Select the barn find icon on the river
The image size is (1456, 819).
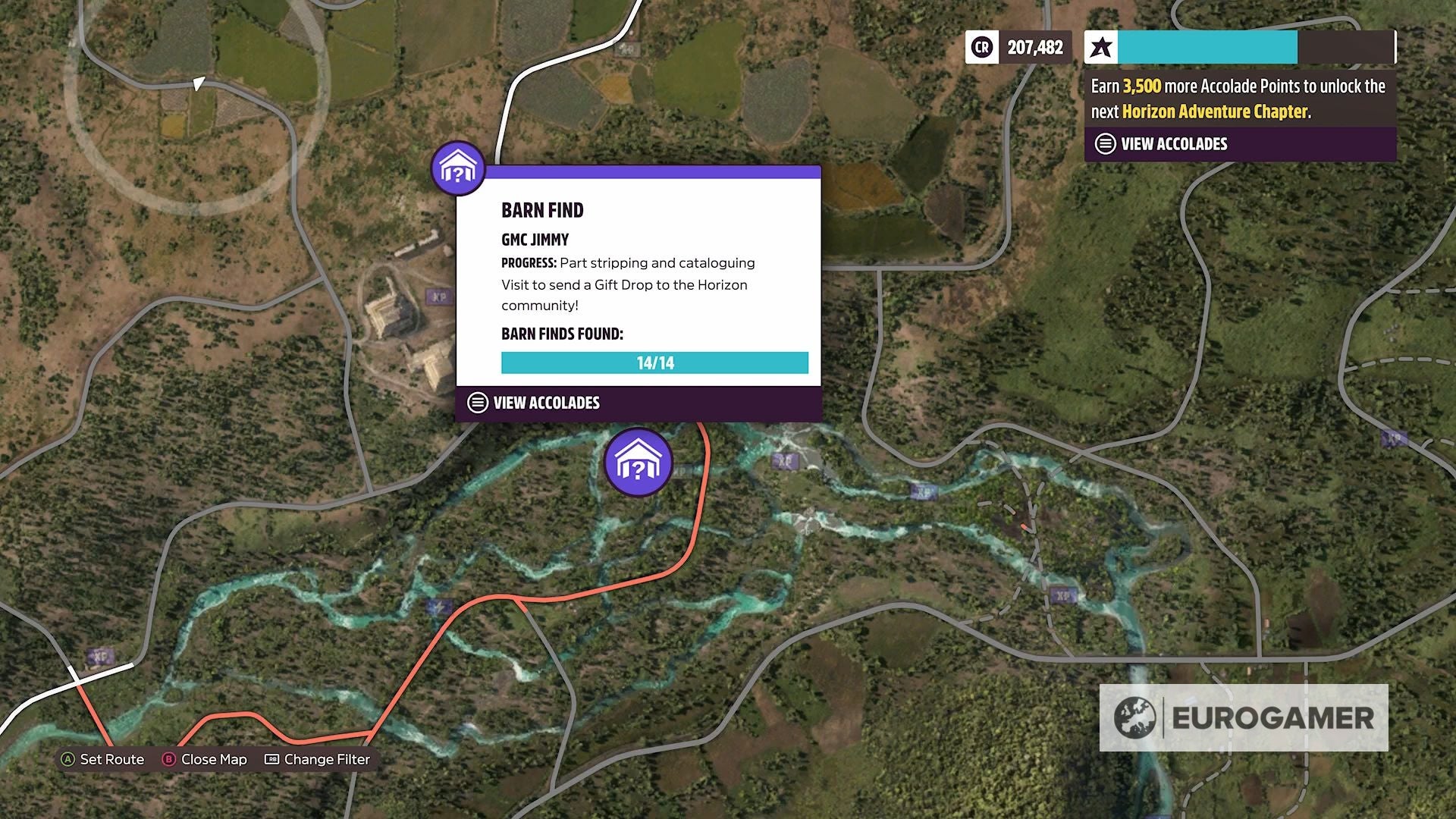click(638, 460)
